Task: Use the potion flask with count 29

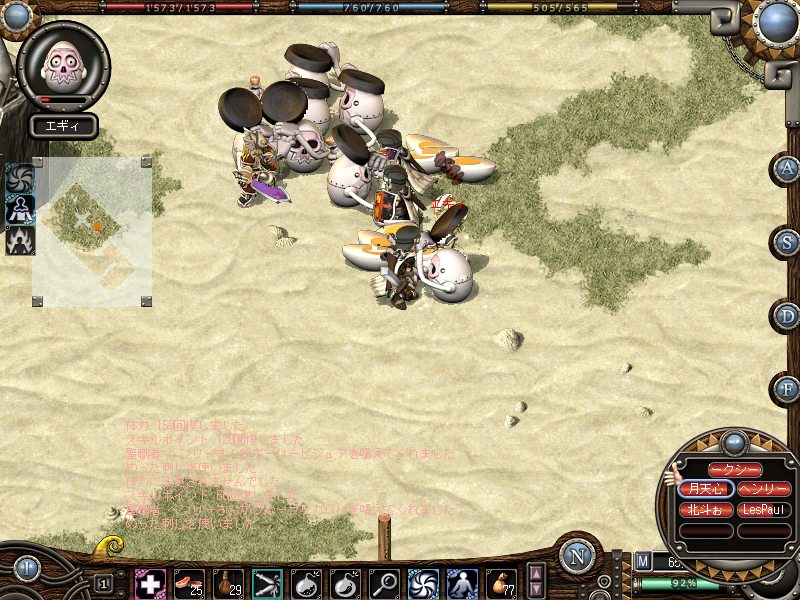Action: (x=228, y=583)
